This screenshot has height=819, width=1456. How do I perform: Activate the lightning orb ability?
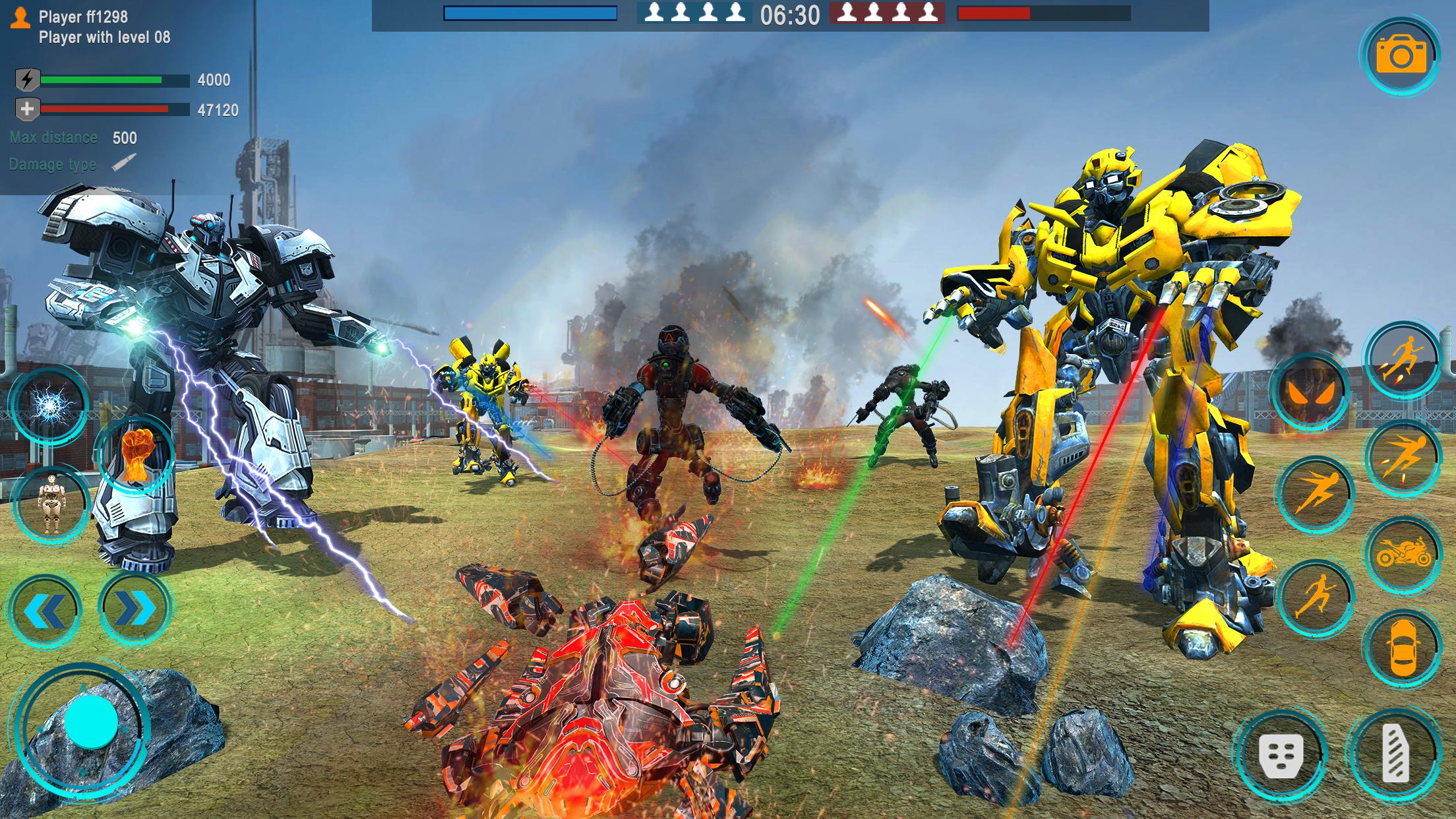(x=49, y=404)
